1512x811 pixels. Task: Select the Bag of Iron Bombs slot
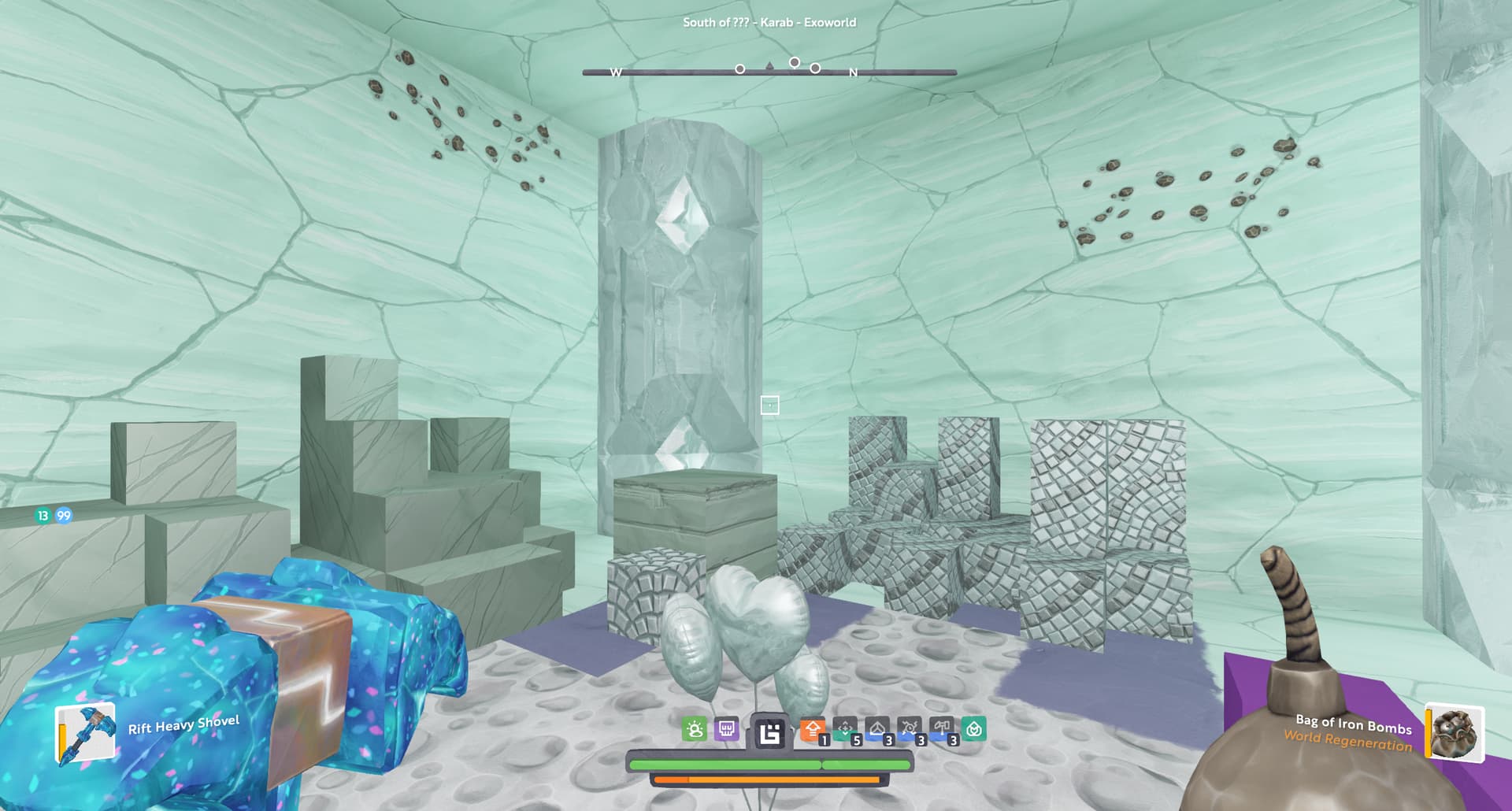(x=1455, y=734)
